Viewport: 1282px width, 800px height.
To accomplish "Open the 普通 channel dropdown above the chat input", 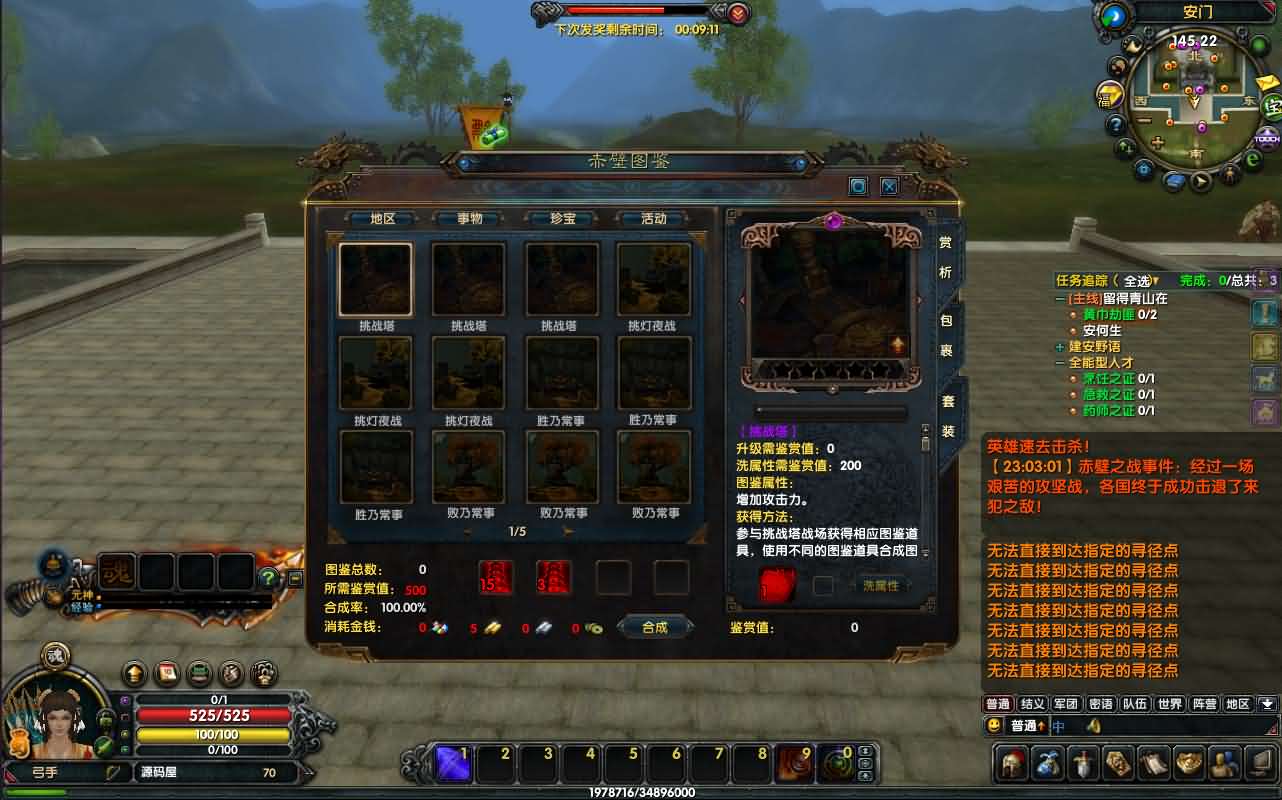I will [1028, 727].
